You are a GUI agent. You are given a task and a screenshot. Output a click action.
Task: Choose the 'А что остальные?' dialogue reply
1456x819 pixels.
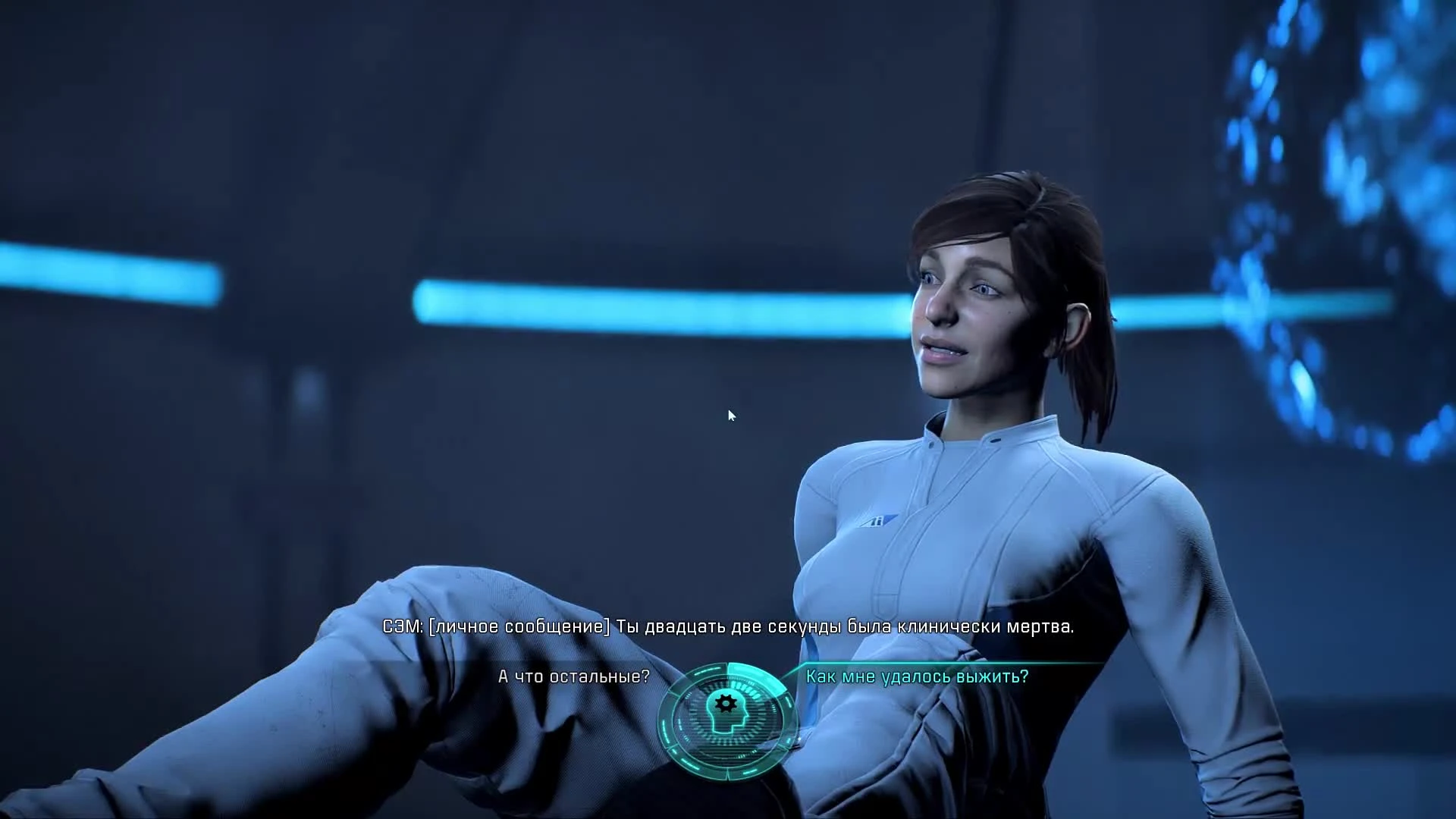coord(574,677)
